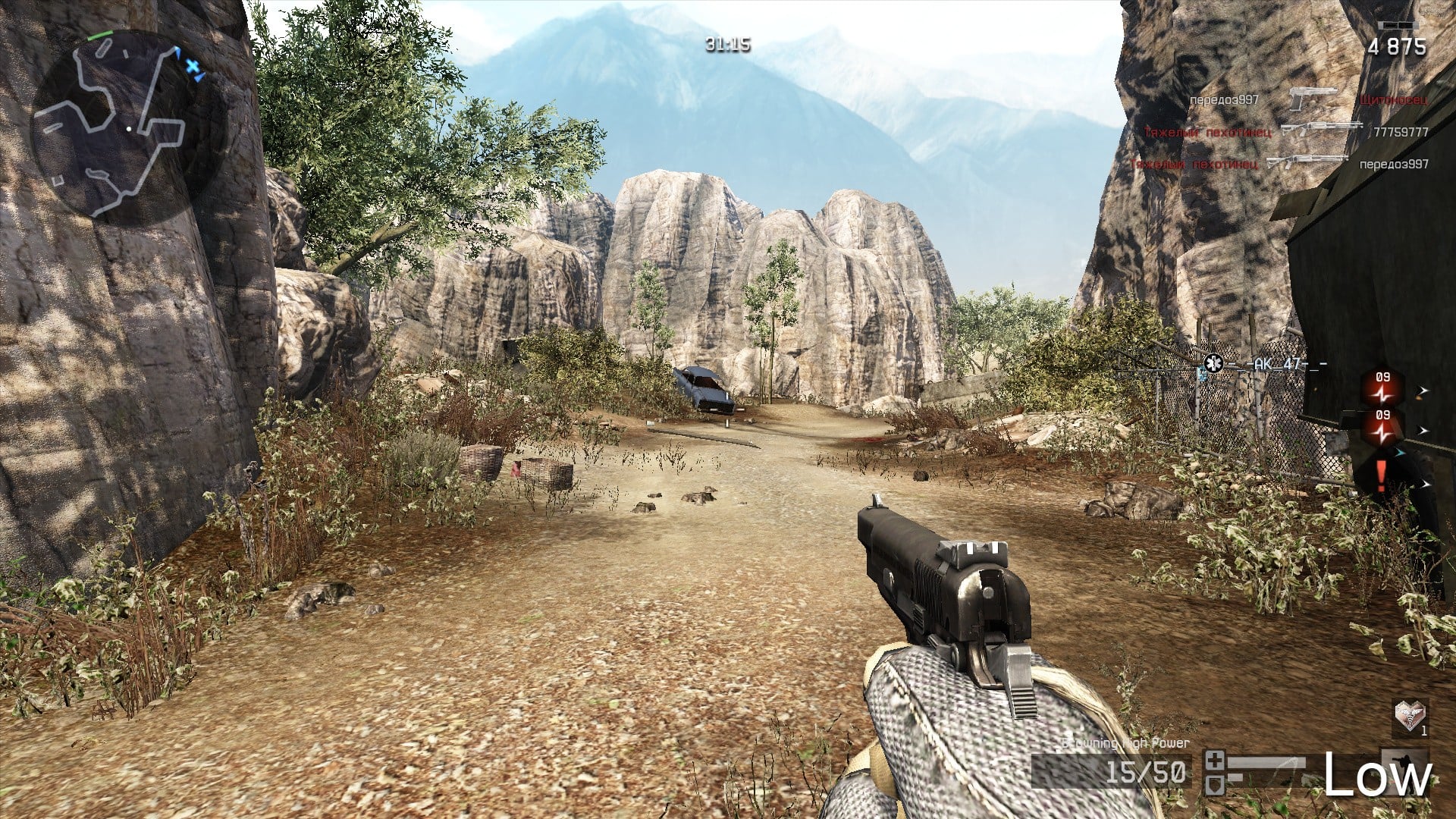Click the armor shield icon

tap(1215, 783)
